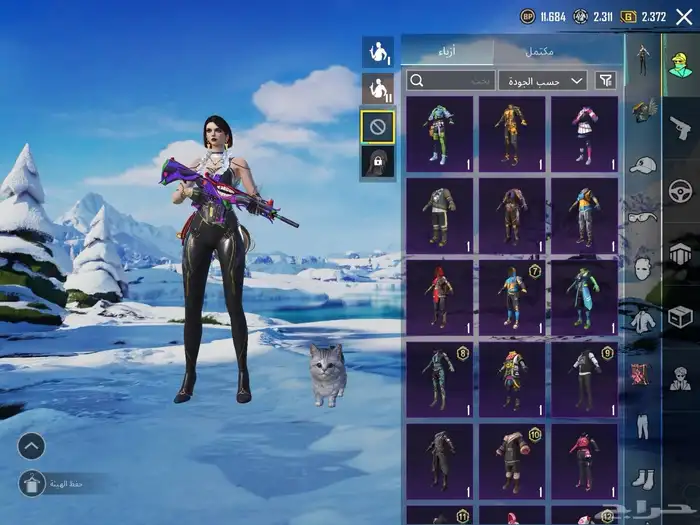Viewport: 700px width, 525px height.
Task: Open the sort-by-quality dropdown
Action: (543, 80)
